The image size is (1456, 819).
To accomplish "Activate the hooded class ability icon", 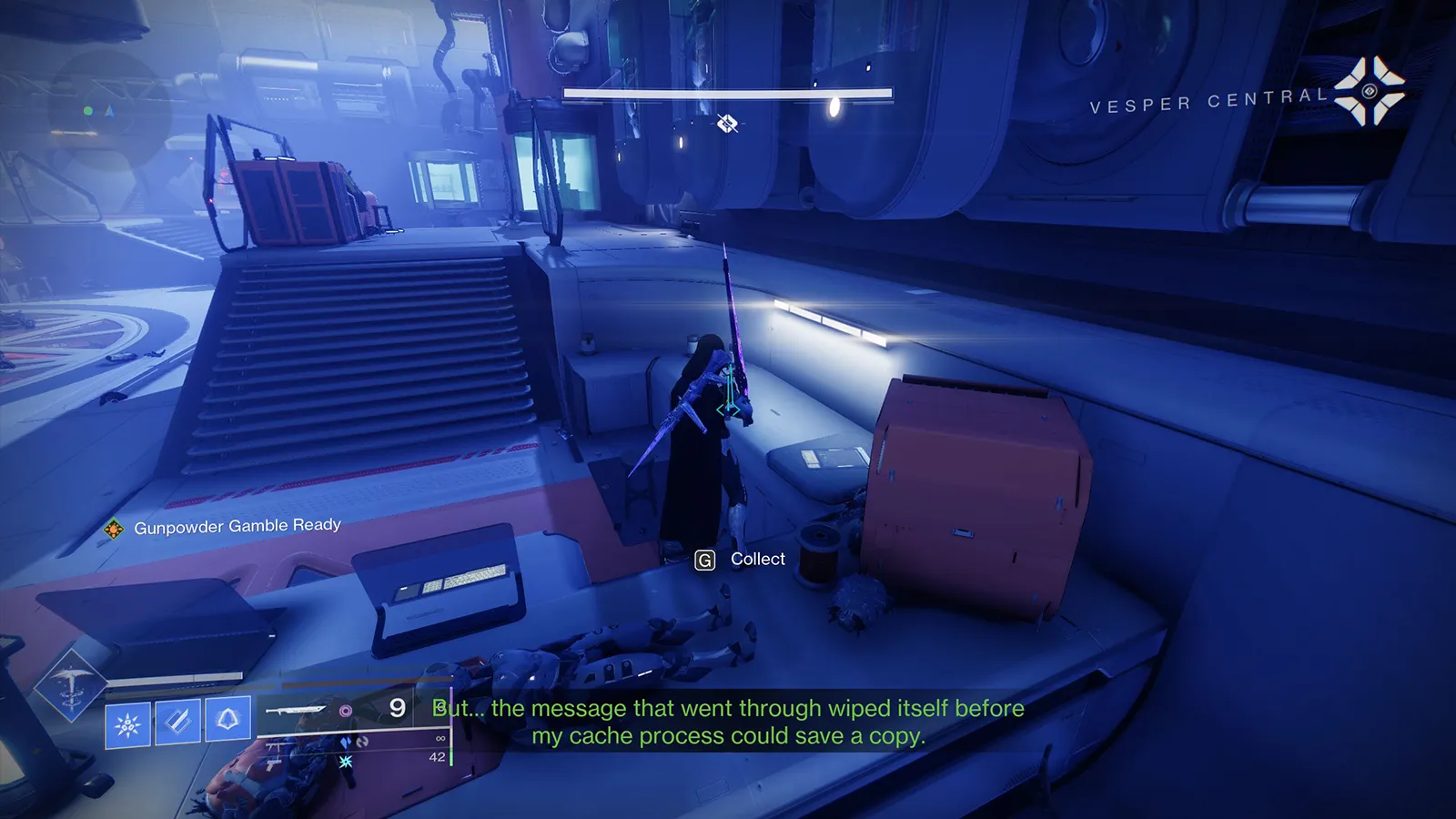I will [x=227, y=721].
